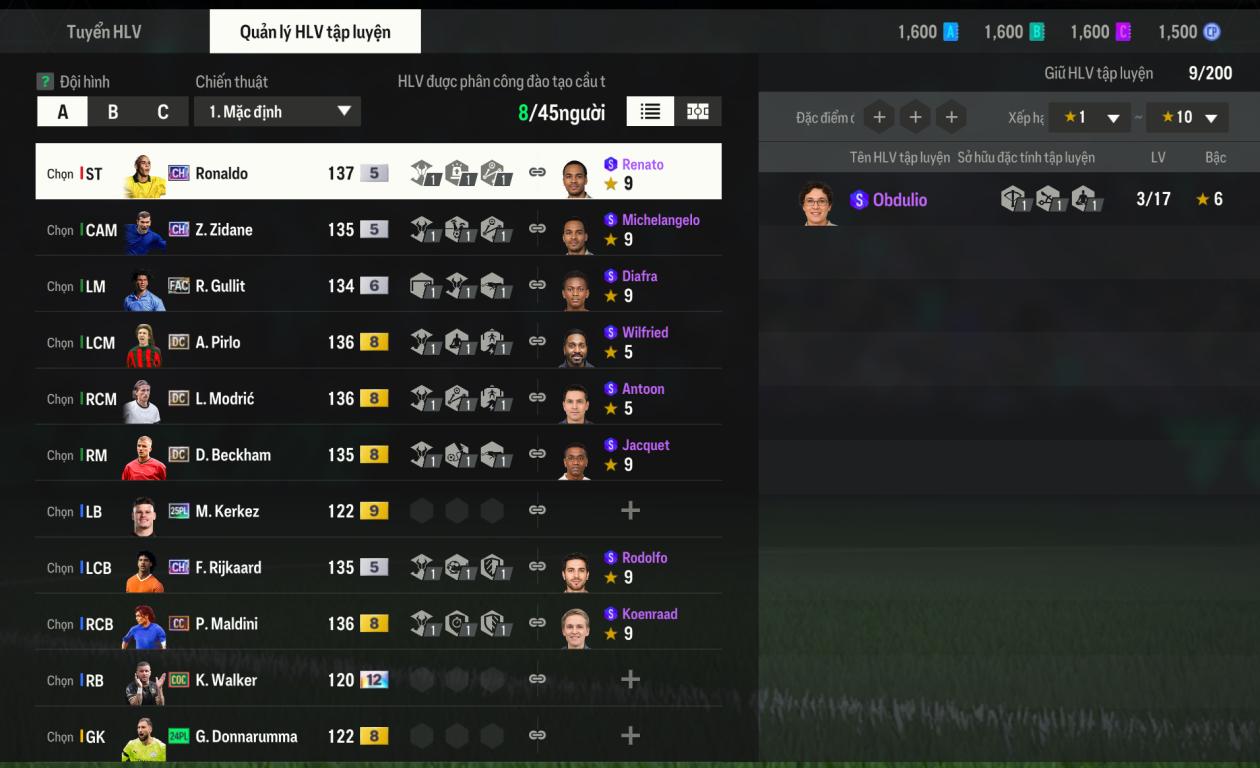The height and width of the screenshot is (768, 1260).
Task: Switch to the Tuyển HLV tab
Action: coord(104,32)
